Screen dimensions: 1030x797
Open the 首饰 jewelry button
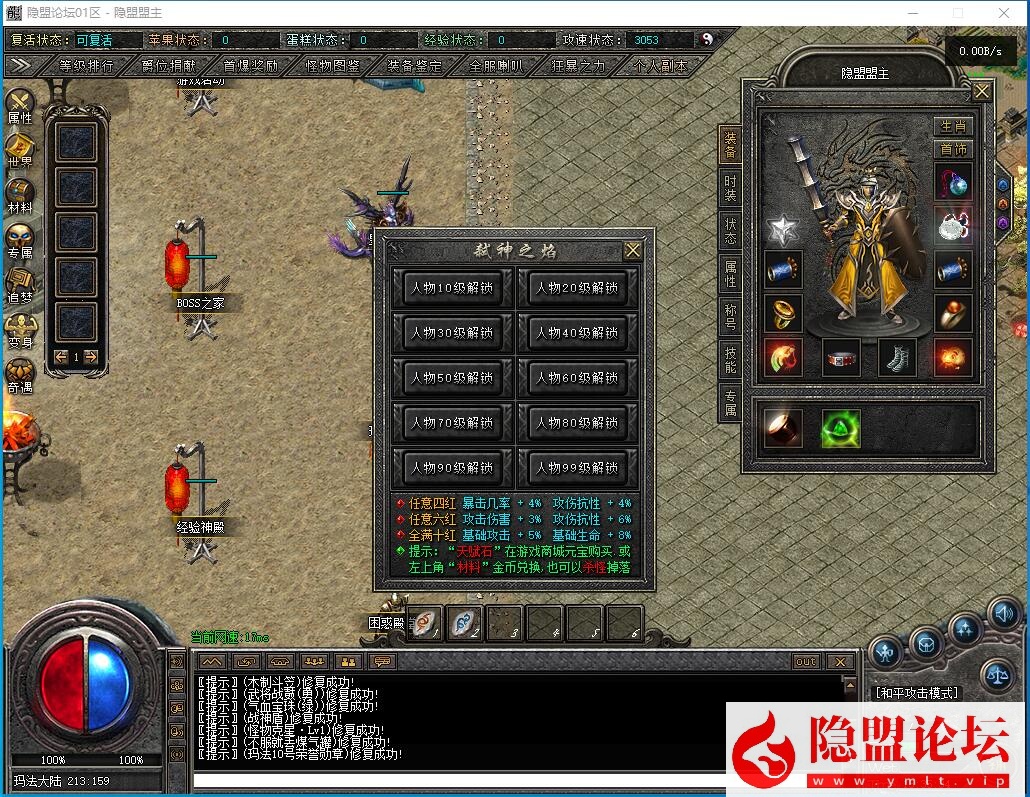(x=953, y=149)
